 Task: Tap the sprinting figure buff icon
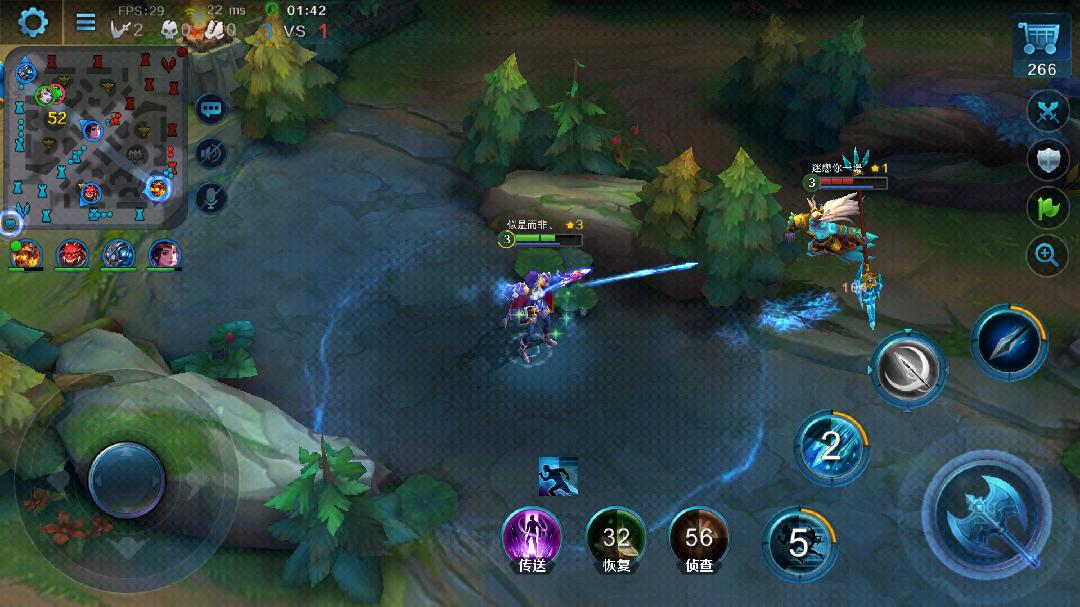[557, 476]
